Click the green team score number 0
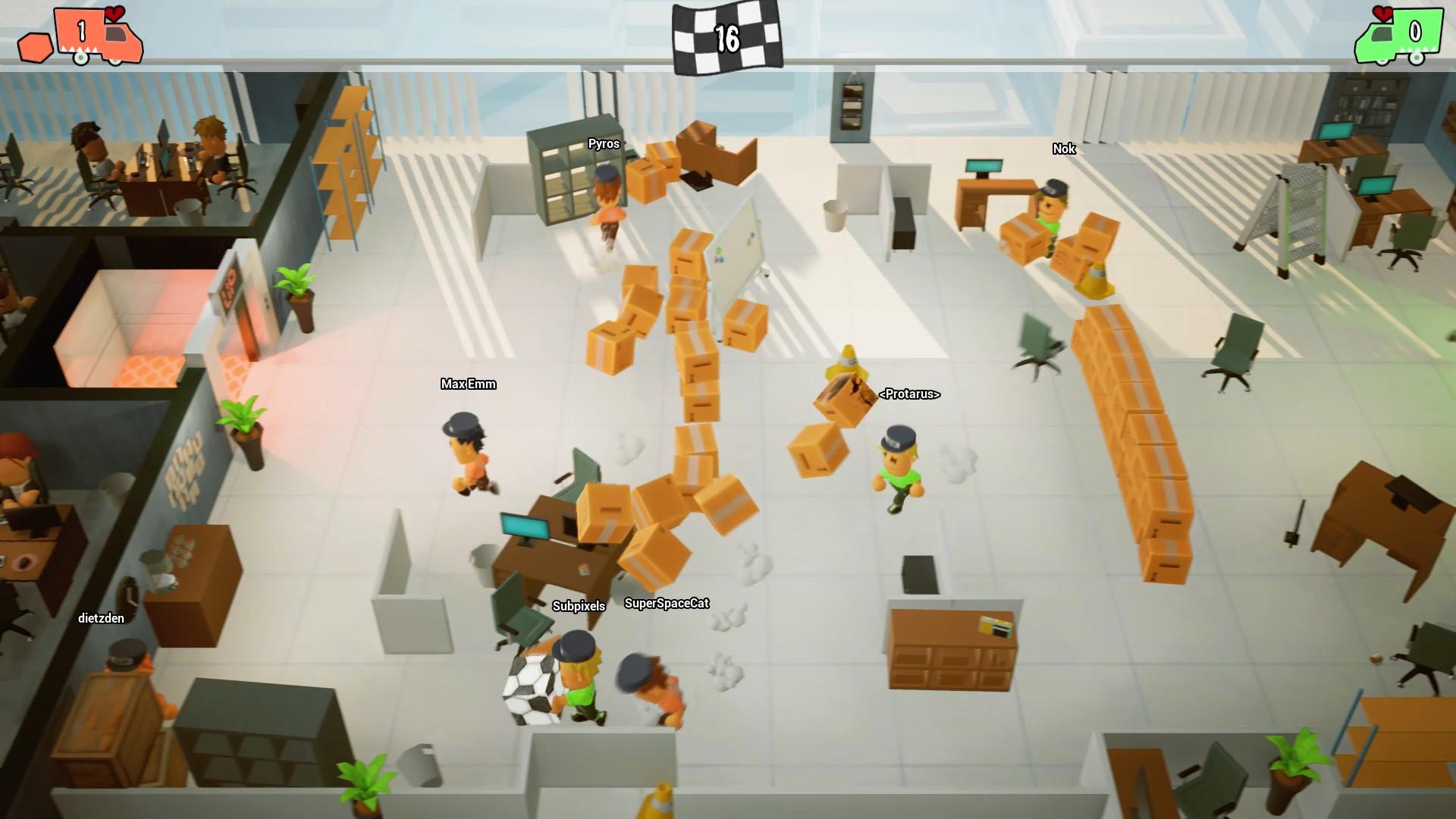The image size is (1456, 819). pos(1415,32)
